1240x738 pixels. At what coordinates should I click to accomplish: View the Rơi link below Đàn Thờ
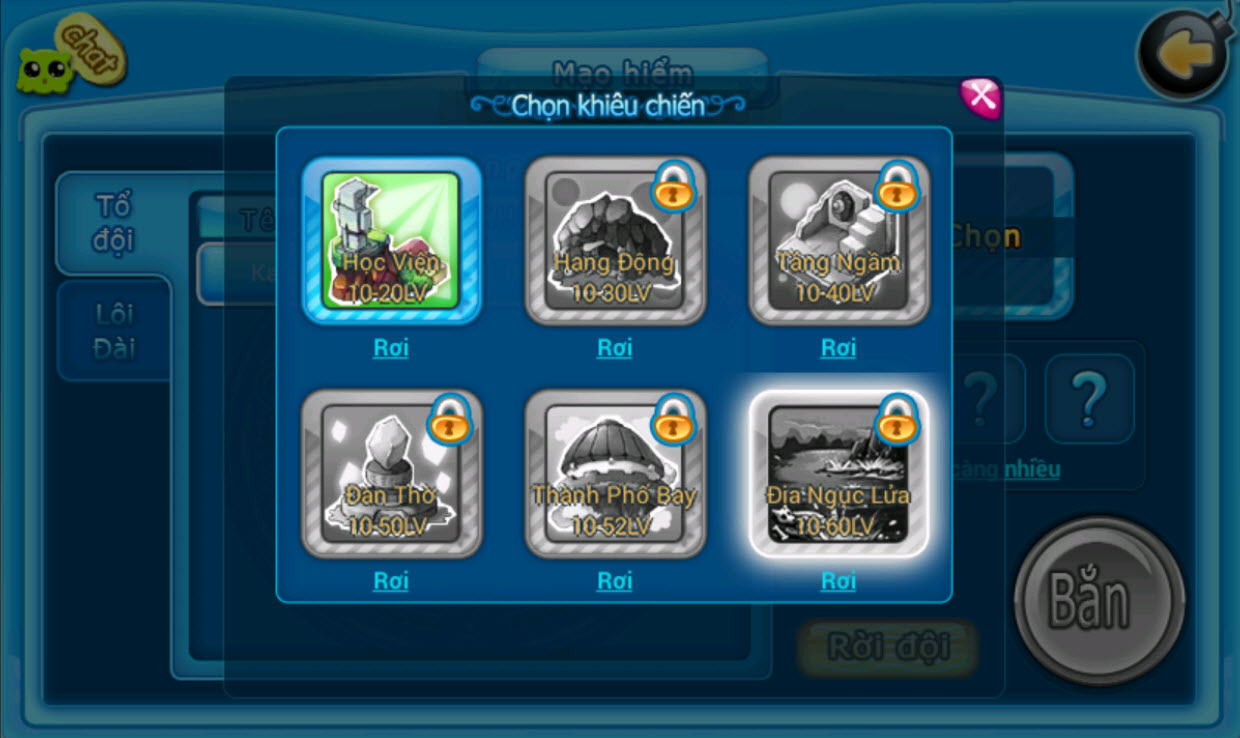[391, 580]
